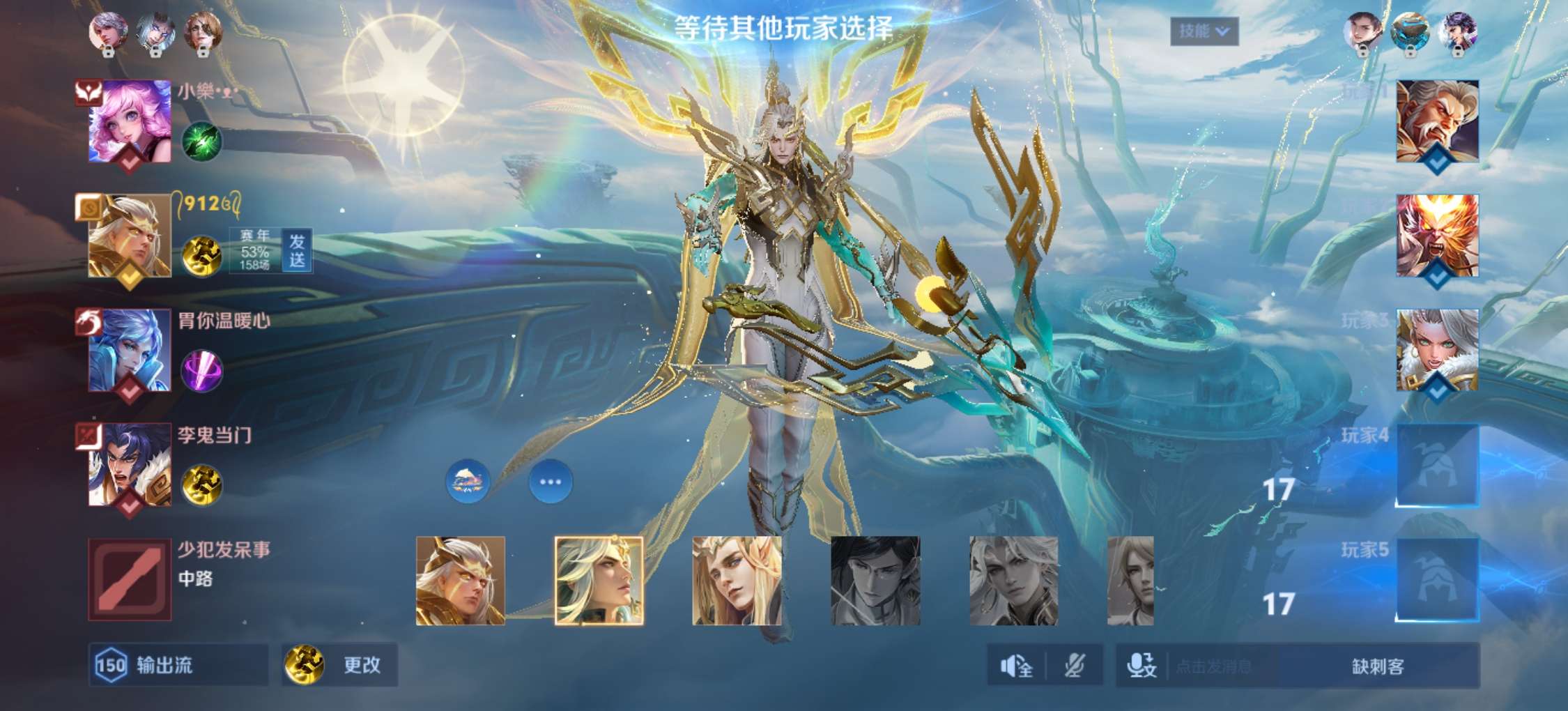Select teammate 小樂's pink-haired hero portrait
This screenshot has height=711, width=1568.
[x=130, y=121]
